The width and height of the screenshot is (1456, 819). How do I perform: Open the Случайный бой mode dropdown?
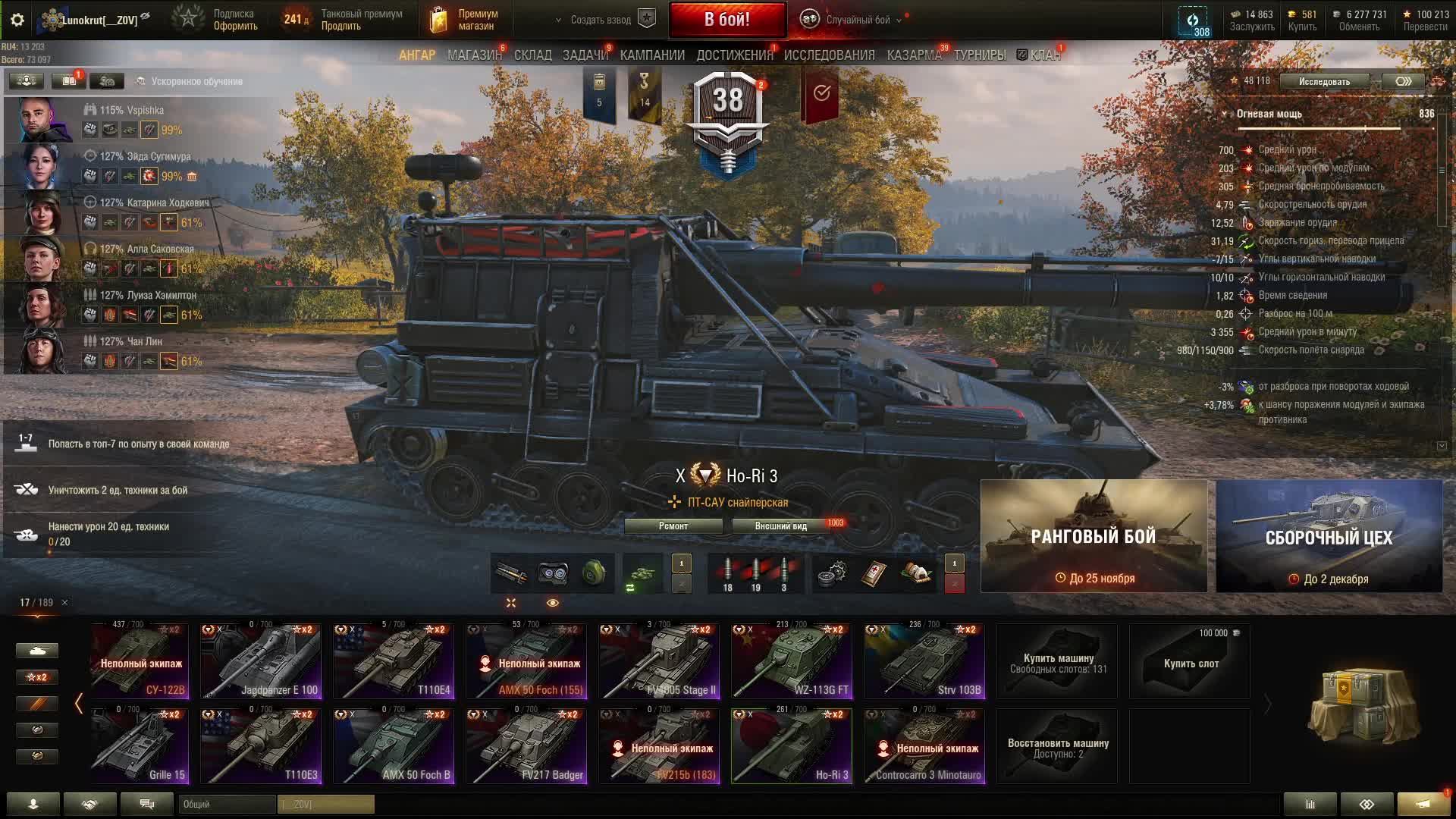coord(857,20)
